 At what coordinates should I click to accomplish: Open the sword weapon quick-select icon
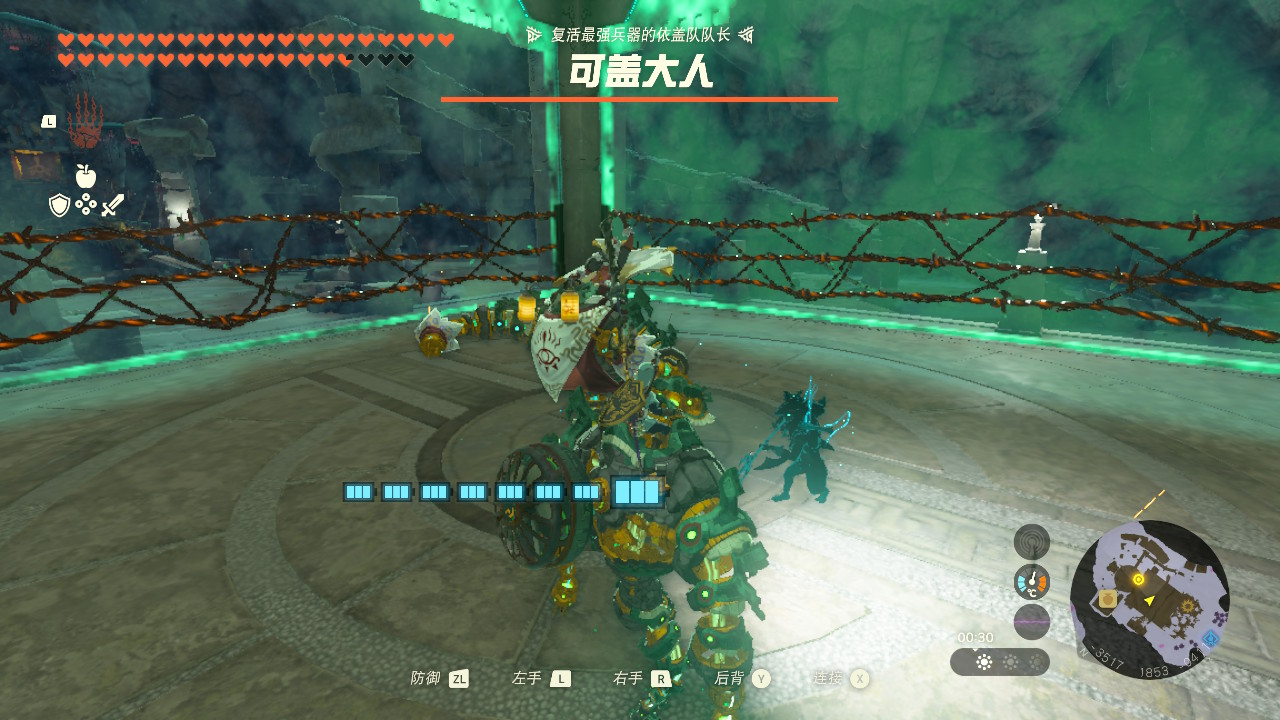[112, 206]
